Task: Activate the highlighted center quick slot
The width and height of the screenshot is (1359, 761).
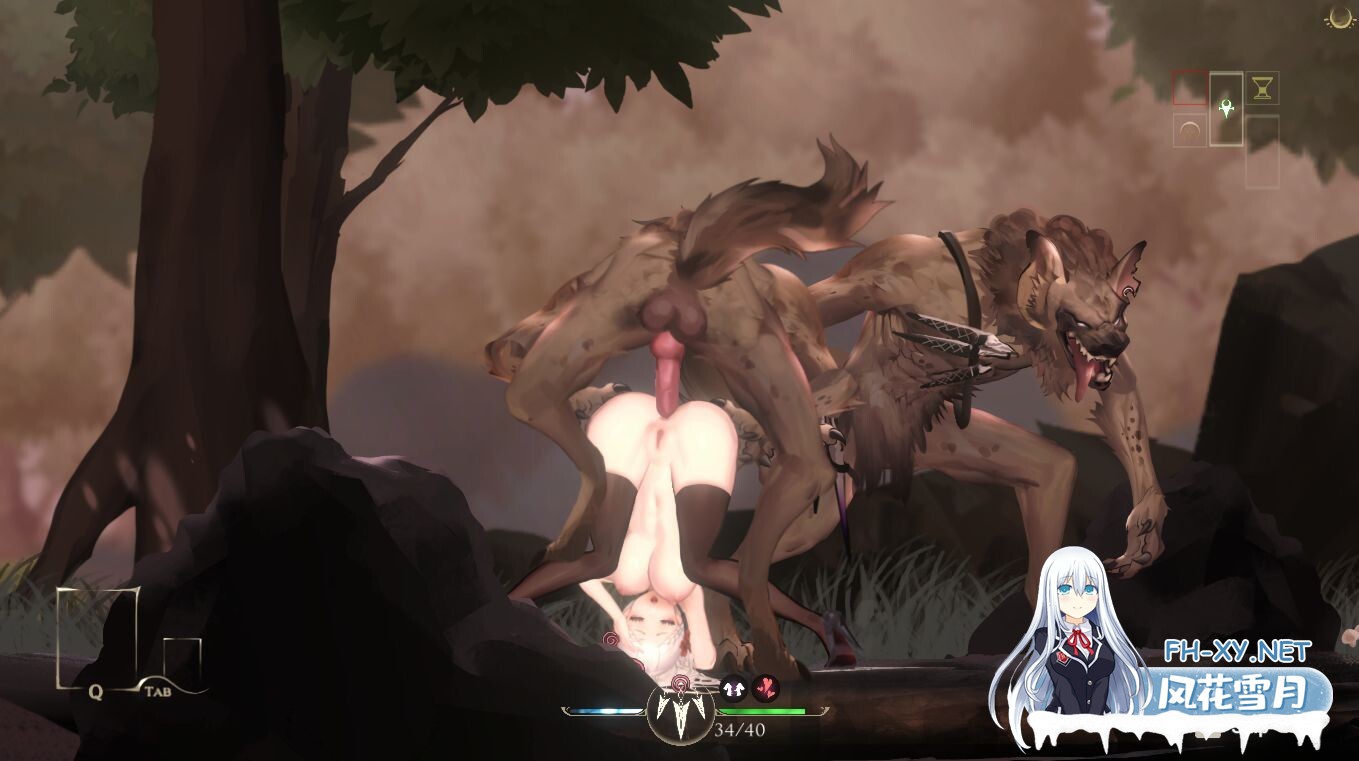Action: click(x=1226, y=110)
